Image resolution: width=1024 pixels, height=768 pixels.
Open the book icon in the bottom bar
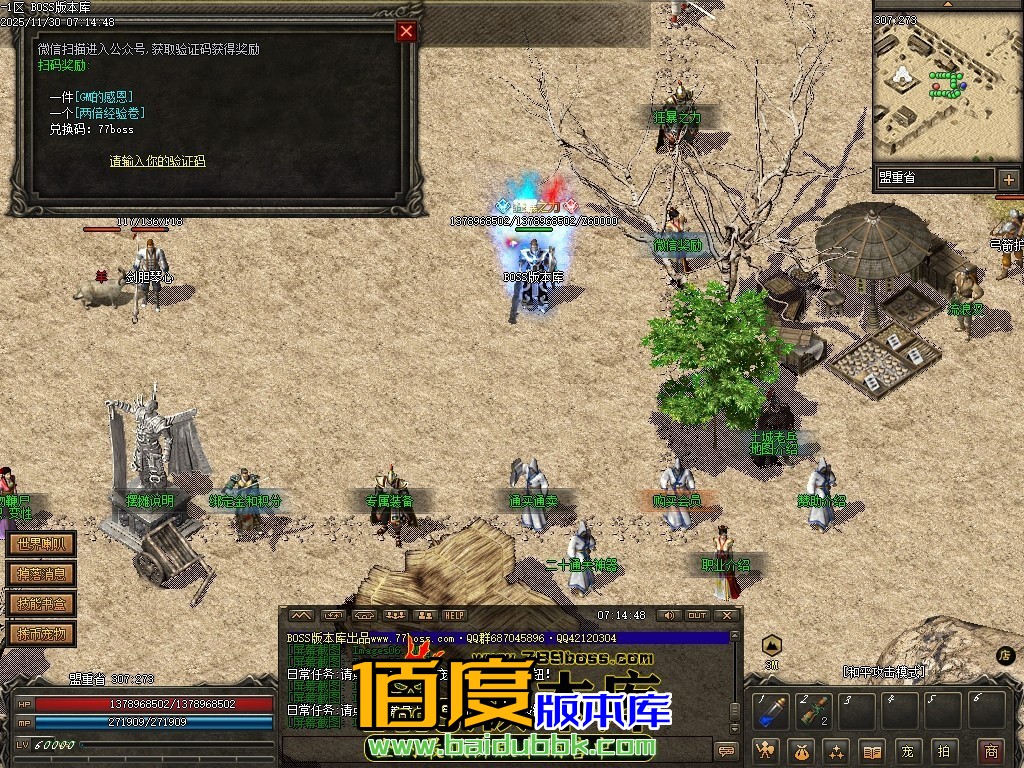coord(872,750)
